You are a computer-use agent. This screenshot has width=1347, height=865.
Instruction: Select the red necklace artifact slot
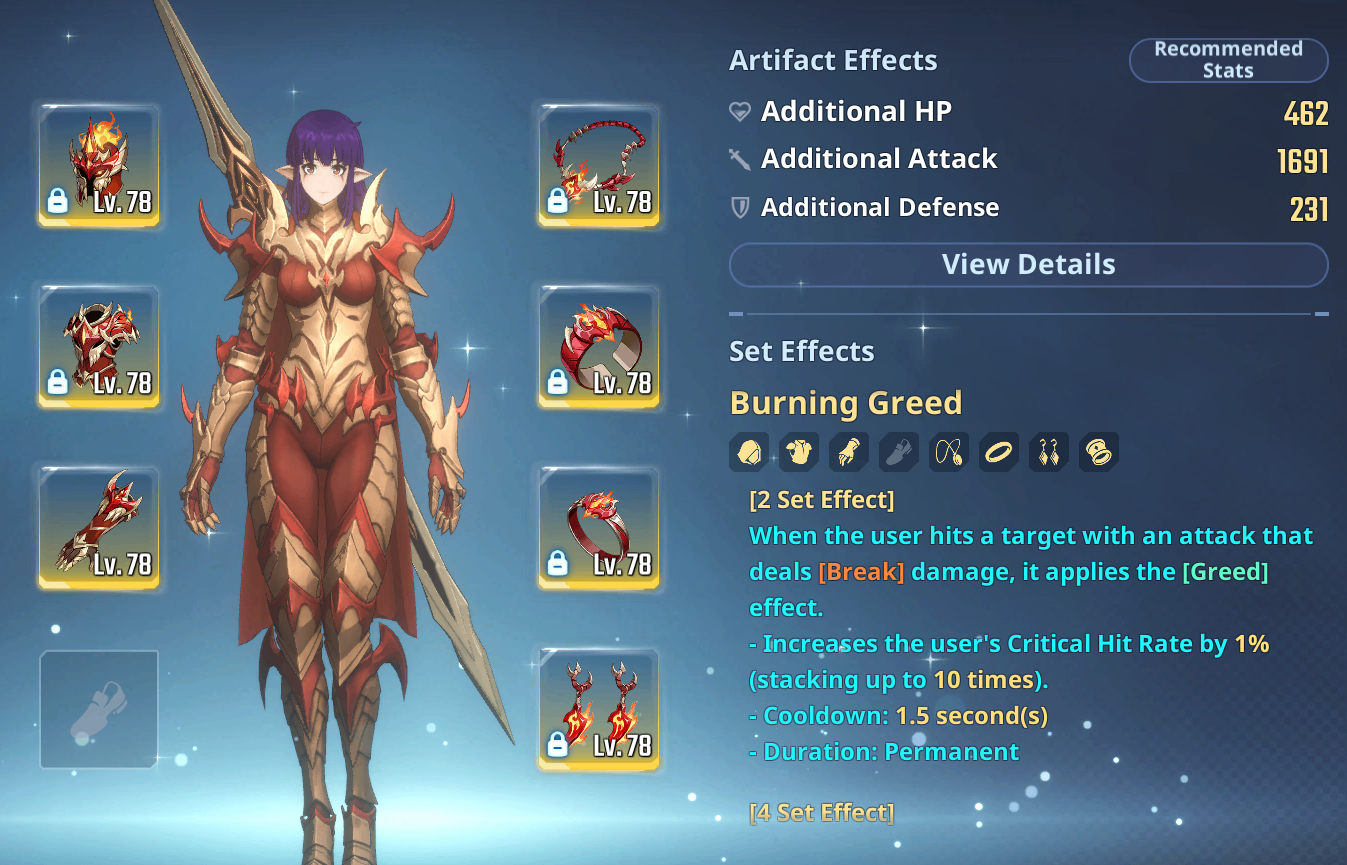point(599,164)
